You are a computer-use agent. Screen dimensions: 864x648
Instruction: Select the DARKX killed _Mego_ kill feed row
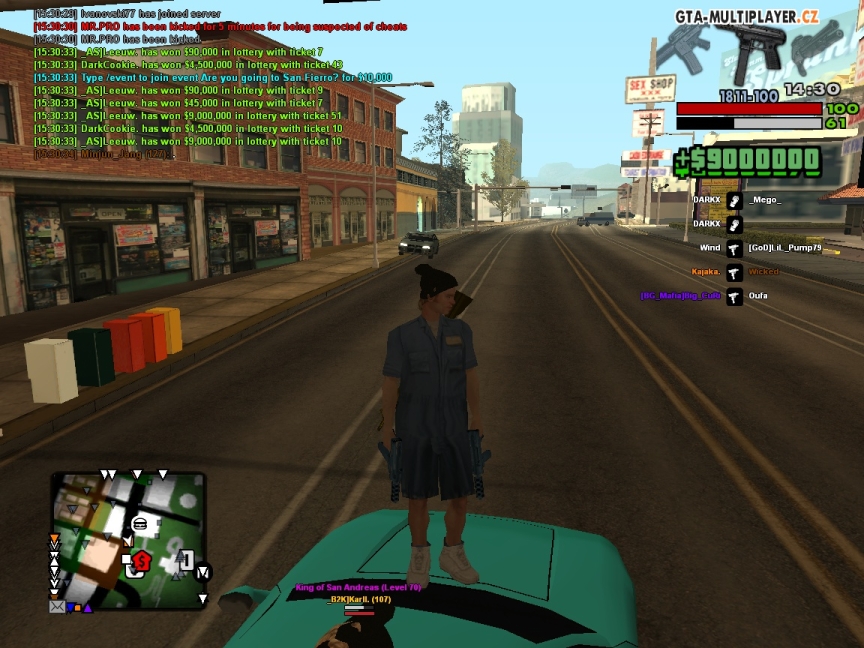(x=735, y=200)
